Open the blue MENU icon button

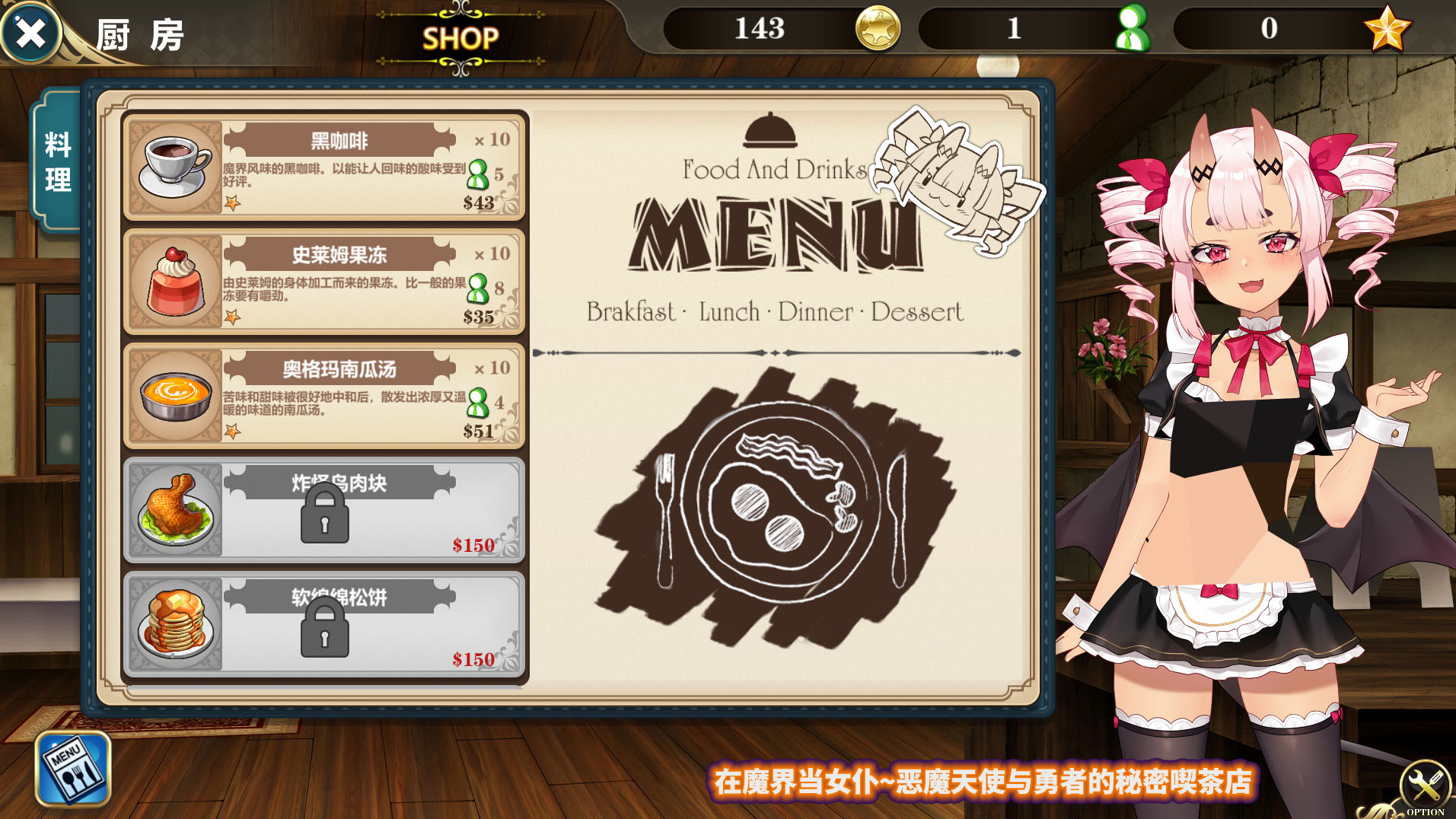tap(73, 768)
